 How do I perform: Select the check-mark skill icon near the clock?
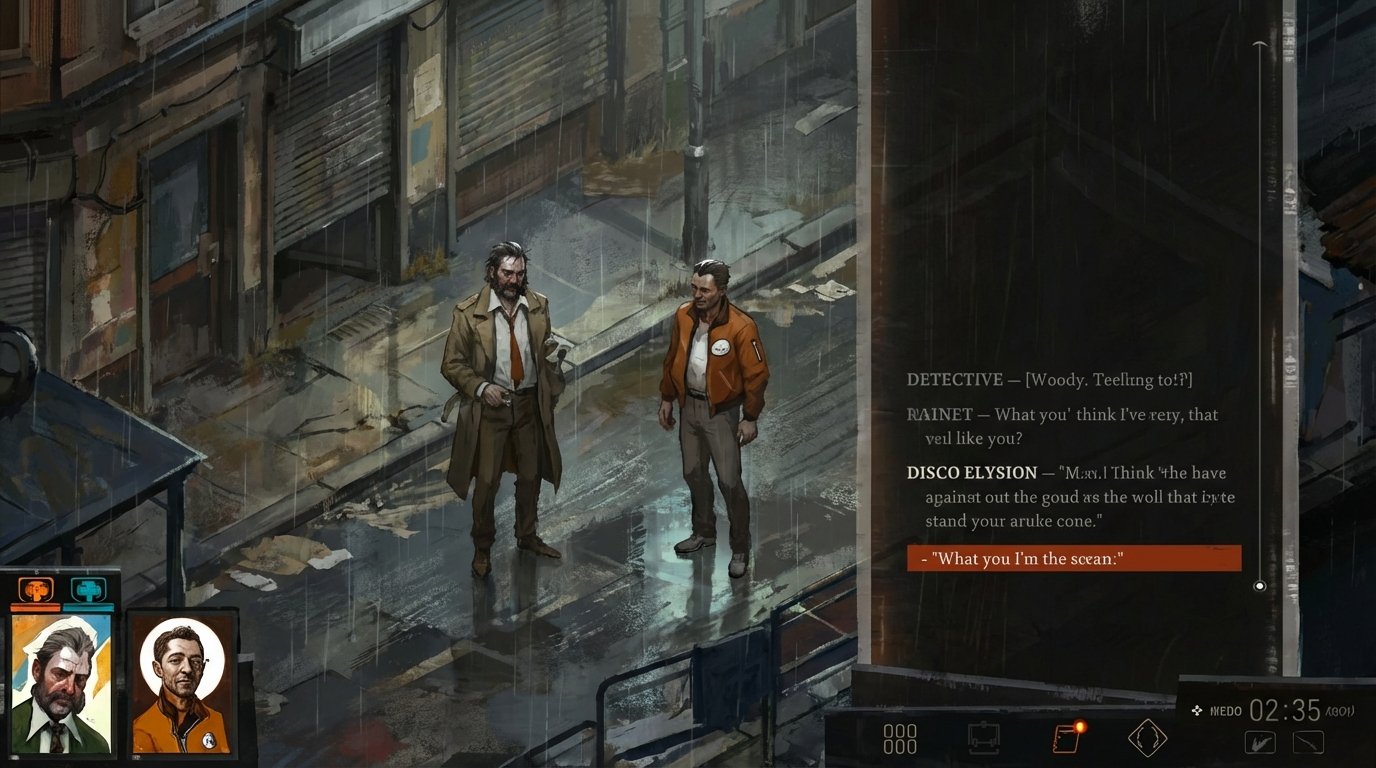[1258, 742]
